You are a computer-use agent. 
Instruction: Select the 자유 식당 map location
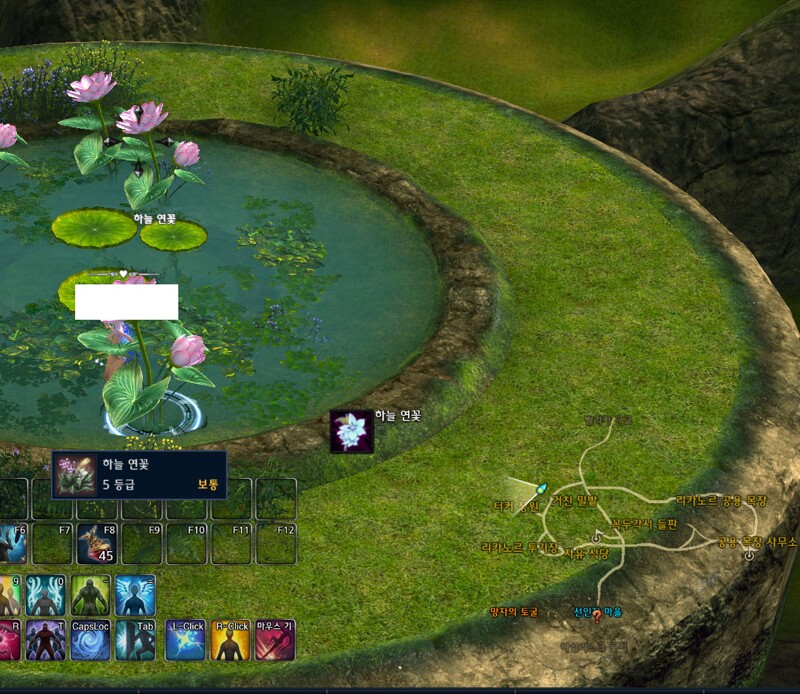coord(587,551)
